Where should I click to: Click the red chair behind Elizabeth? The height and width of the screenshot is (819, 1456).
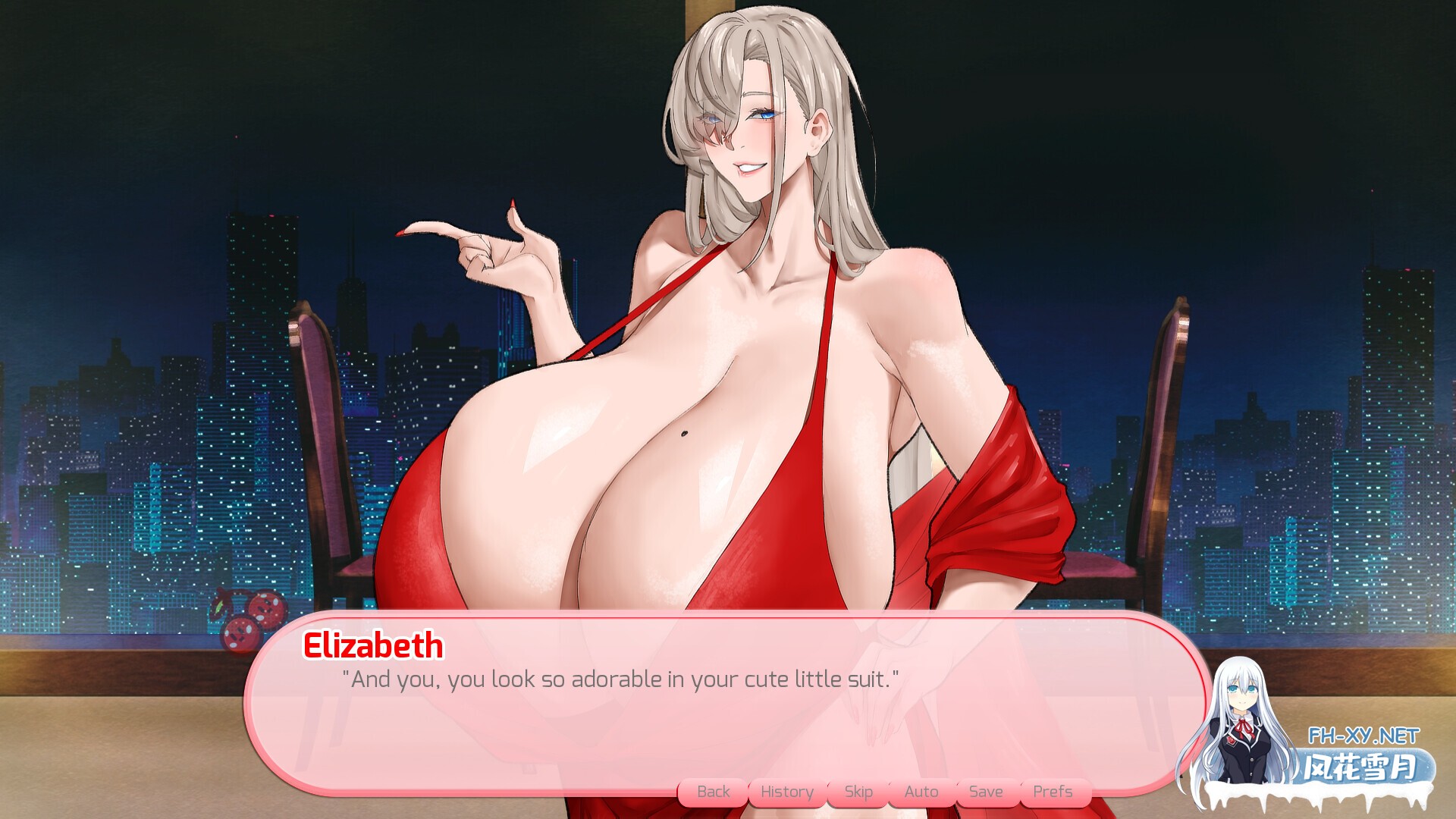click(326, 455)
